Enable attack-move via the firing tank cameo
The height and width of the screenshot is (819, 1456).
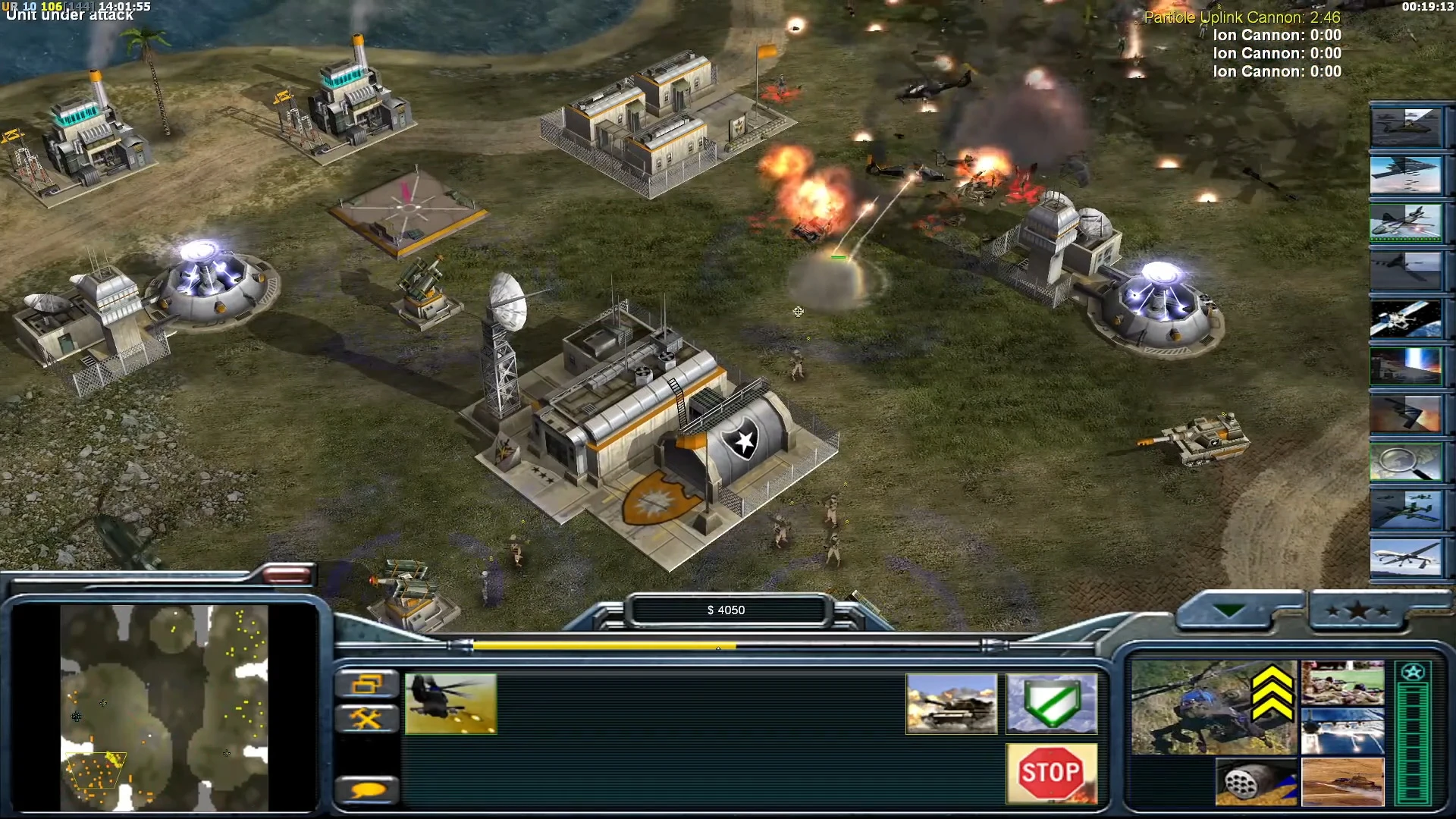pyautogui.click(x=952, y=701)
